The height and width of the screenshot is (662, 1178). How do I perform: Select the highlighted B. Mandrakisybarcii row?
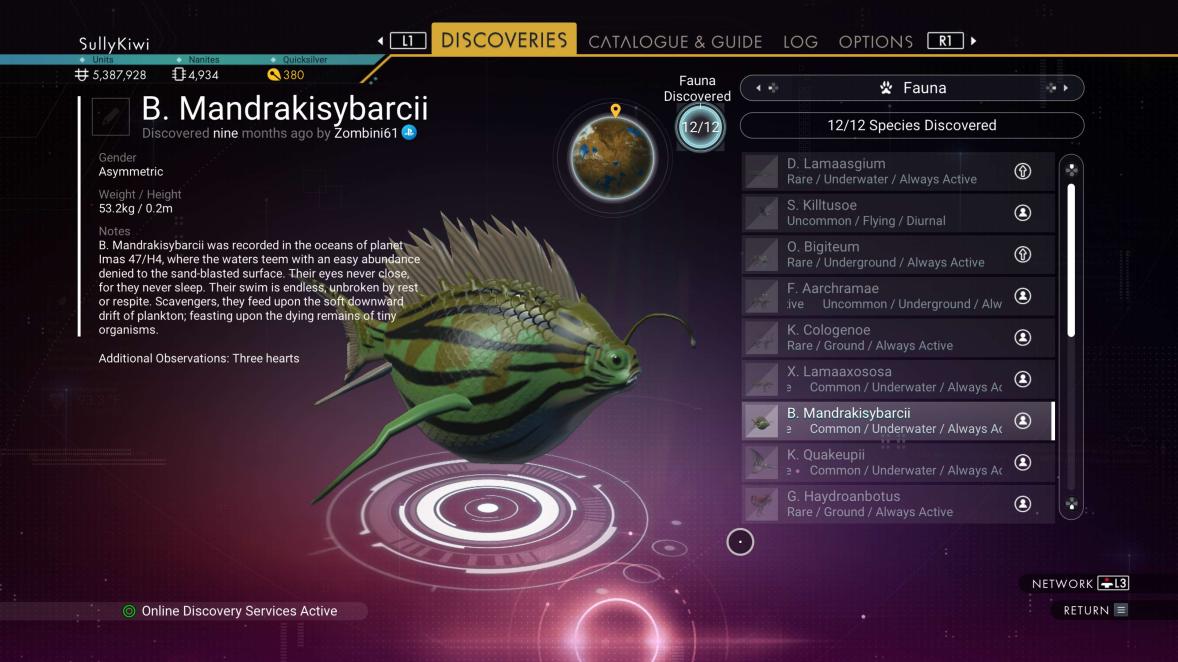click(x=897, y=421)
